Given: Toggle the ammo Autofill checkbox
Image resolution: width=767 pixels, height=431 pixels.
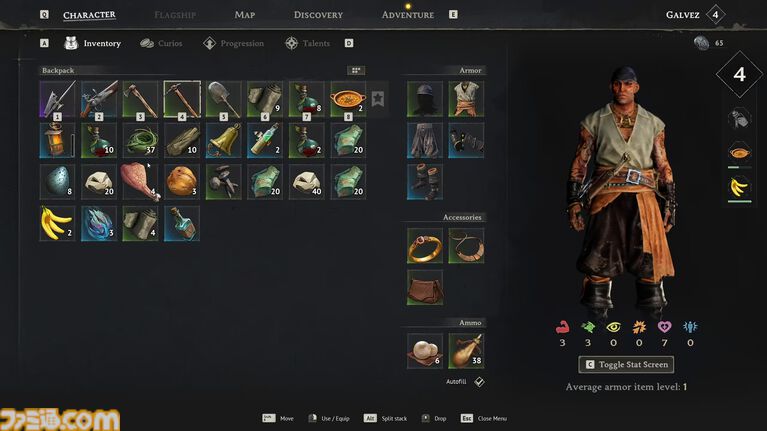Looking at the screenshot, I should [x=479, y=382].
